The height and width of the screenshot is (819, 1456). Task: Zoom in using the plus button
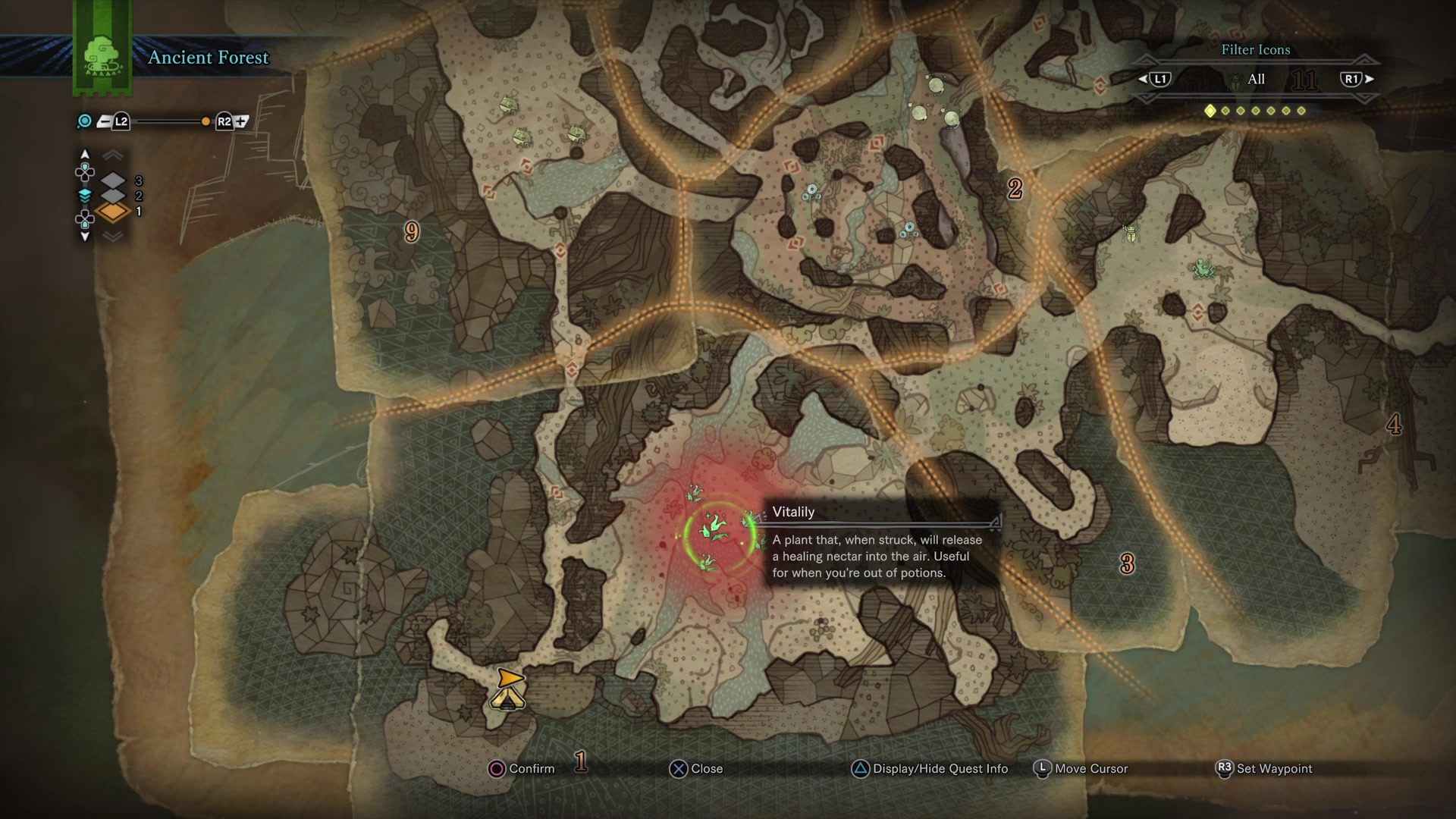(242, 121)
